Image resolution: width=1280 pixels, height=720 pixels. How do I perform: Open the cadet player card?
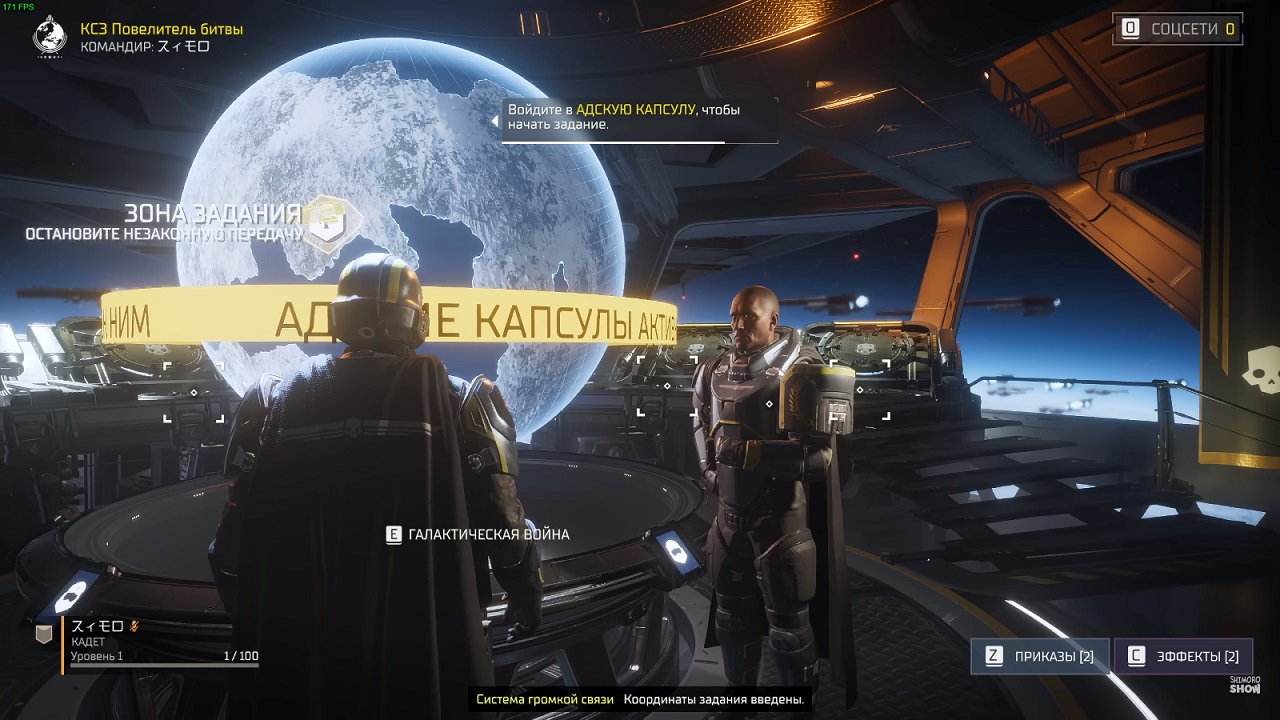pyautogui.click(x=160, y=642)
